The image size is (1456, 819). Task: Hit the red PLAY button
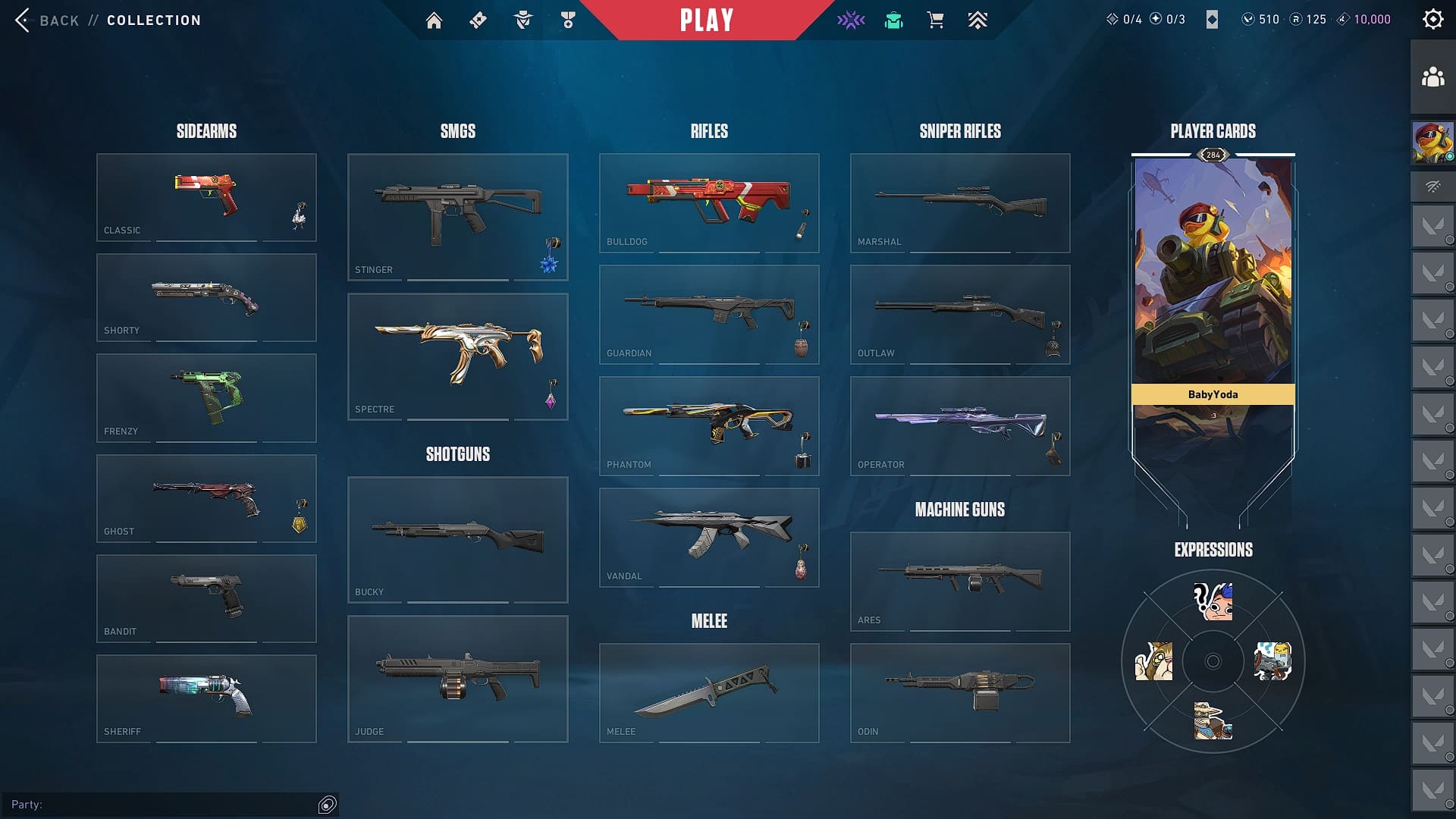(x=706, y=20)
